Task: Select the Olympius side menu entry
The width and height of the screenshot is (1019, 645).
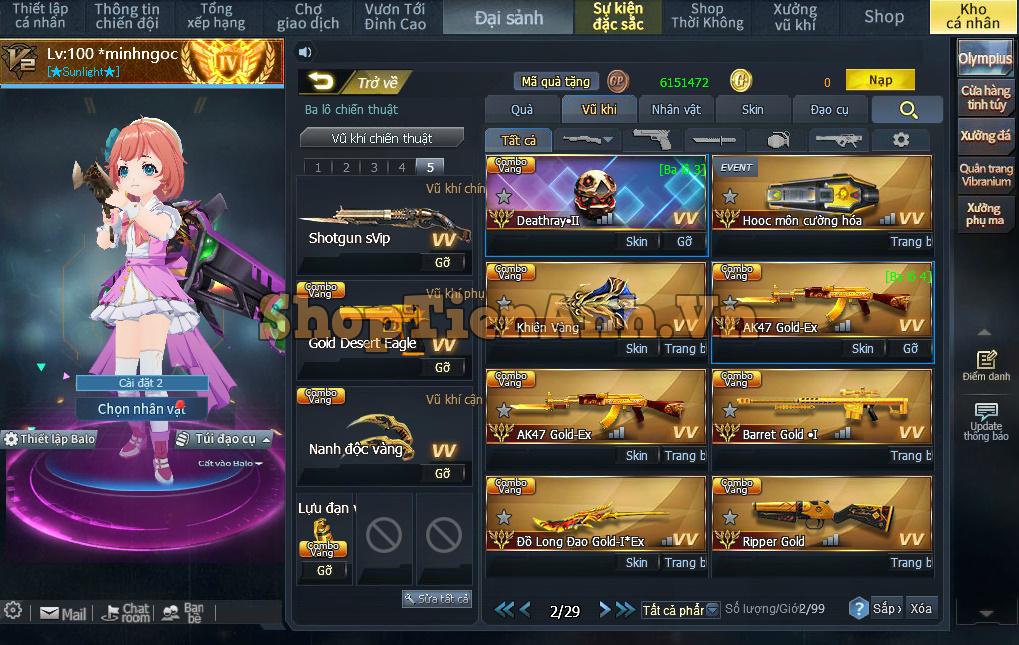Action: coord(985,58)
